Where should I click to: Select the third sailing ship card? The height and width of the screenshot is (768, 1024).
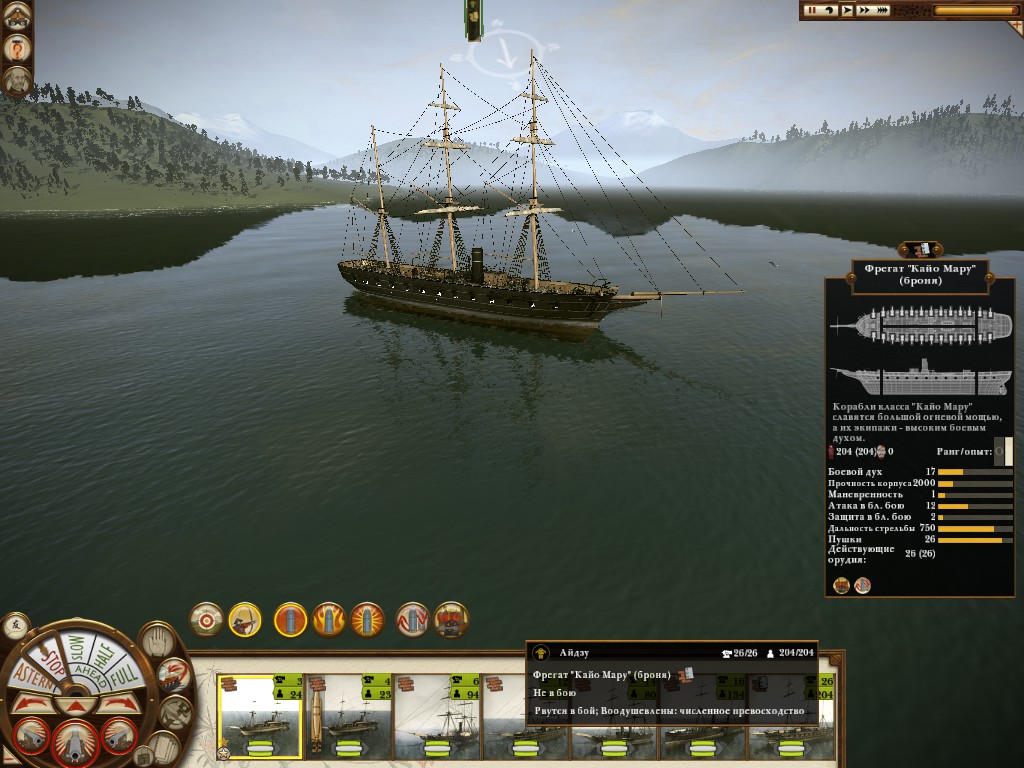[x=437, y=716]
